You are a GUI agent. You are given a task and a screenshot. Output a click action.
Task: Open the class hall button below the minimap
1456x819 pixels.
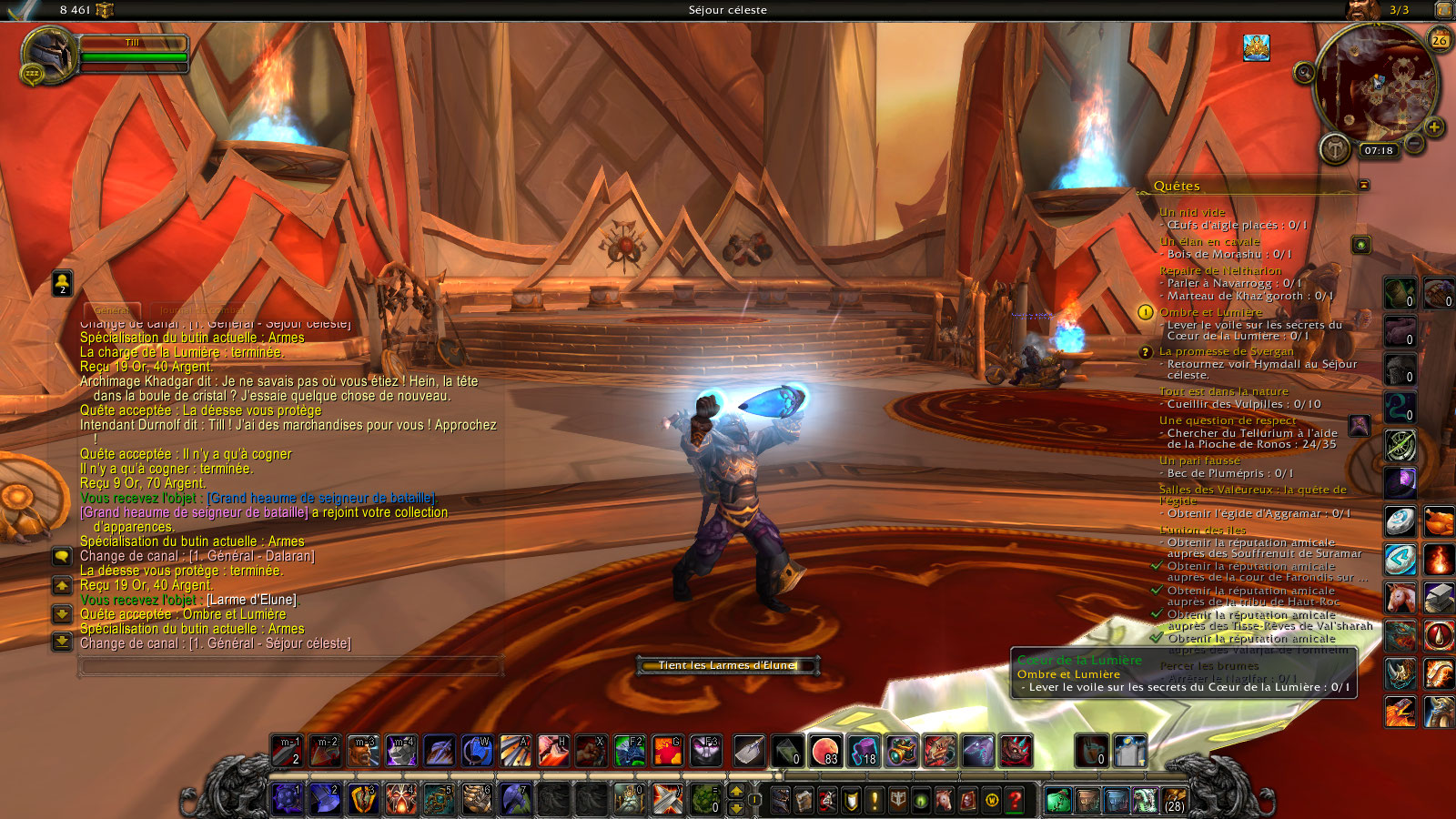coord(1335,148)
